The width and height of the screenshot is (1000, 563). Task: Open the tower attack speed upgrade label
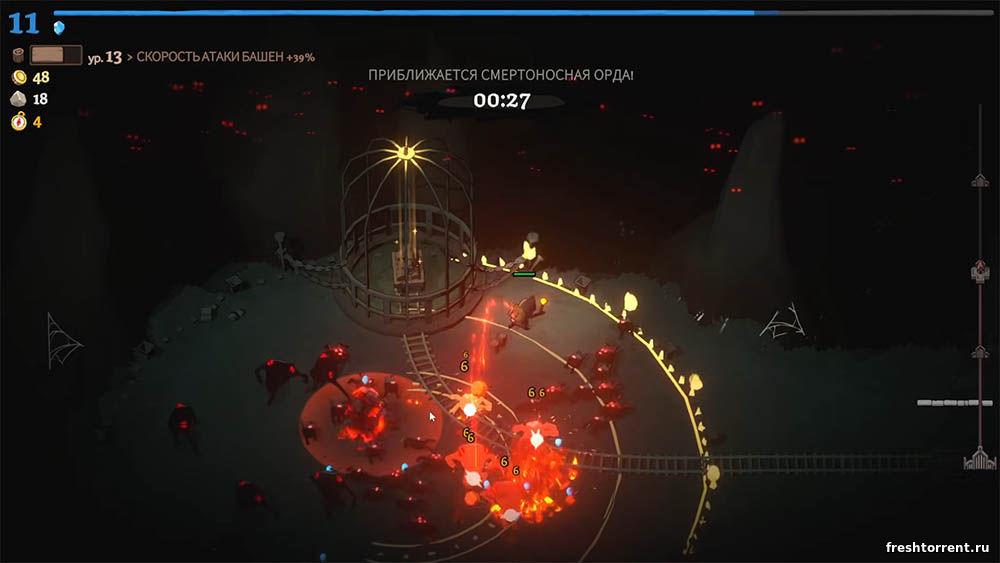225,57
